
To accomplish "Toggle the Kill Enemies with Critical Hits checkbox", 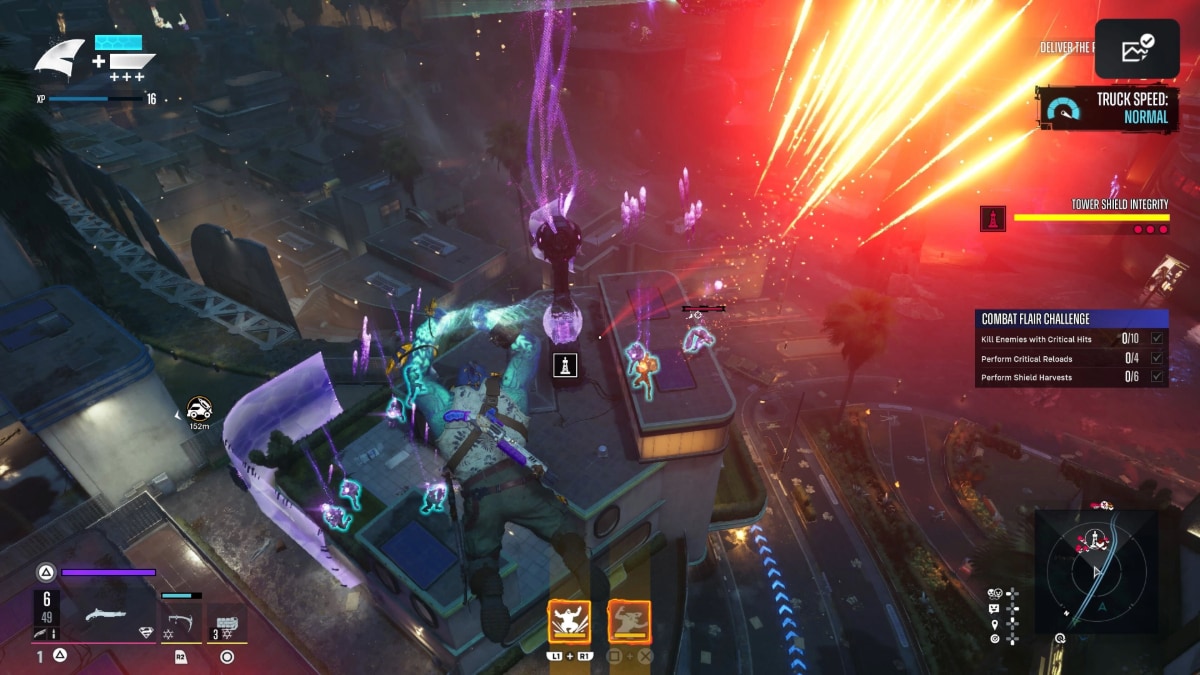I will [x=1157, y=339].
